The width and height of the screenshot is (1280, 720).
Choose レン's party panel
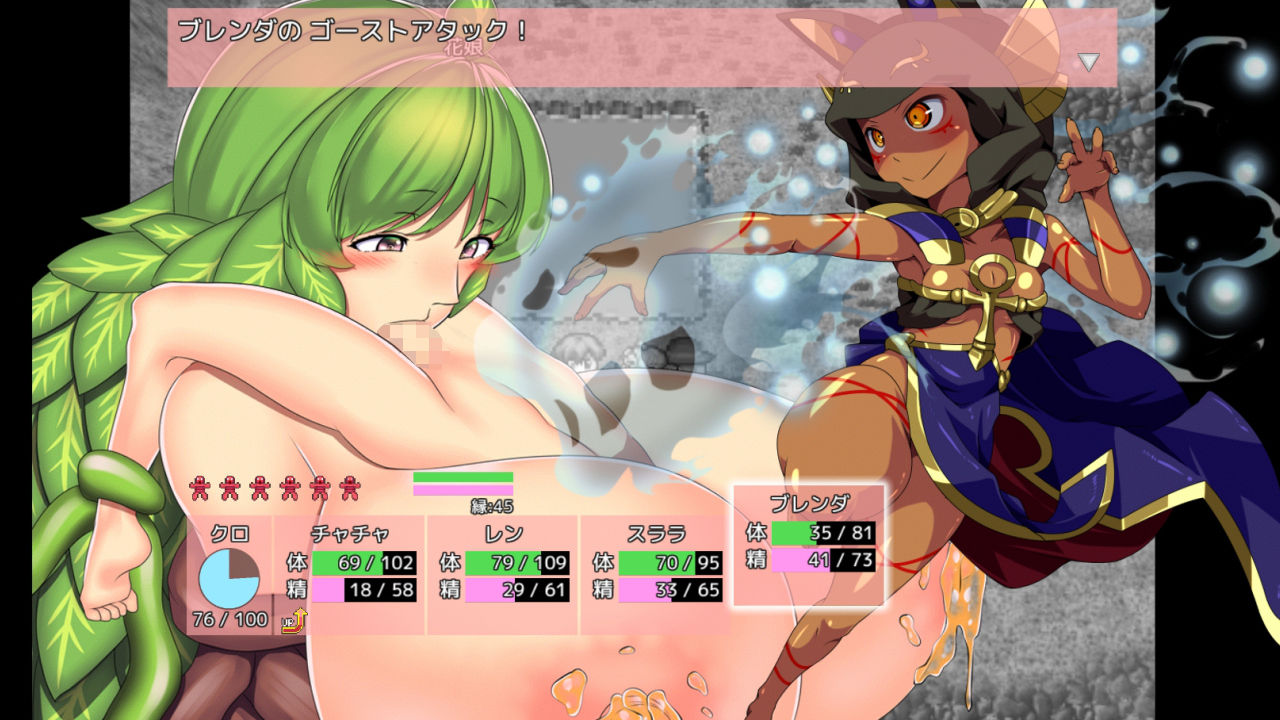[x=503, y=574]
